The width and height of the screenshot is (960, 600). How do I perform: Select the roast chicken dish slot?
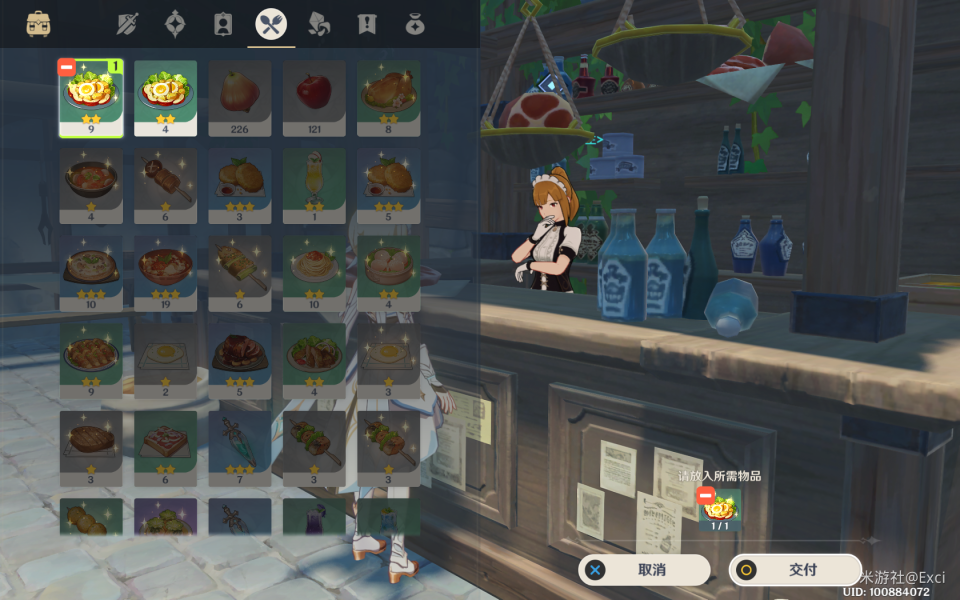(389, 98)
